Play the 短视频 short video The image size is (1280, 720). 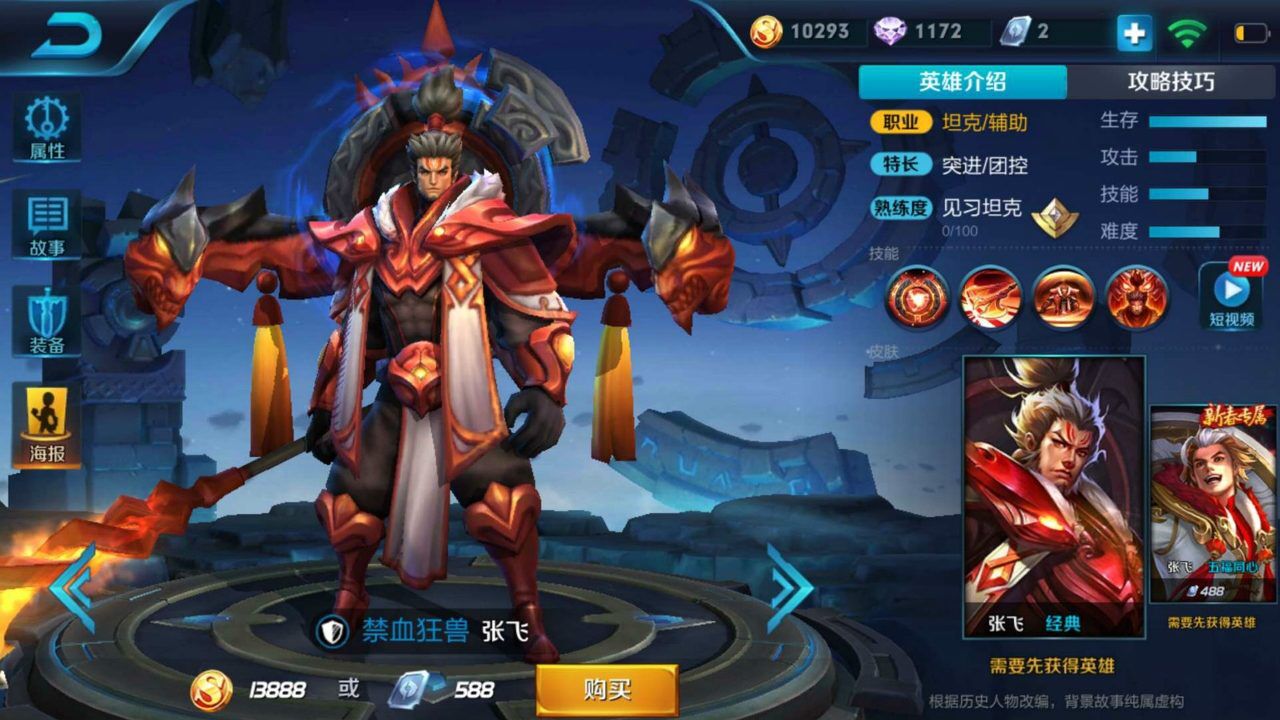point(1228,295)
